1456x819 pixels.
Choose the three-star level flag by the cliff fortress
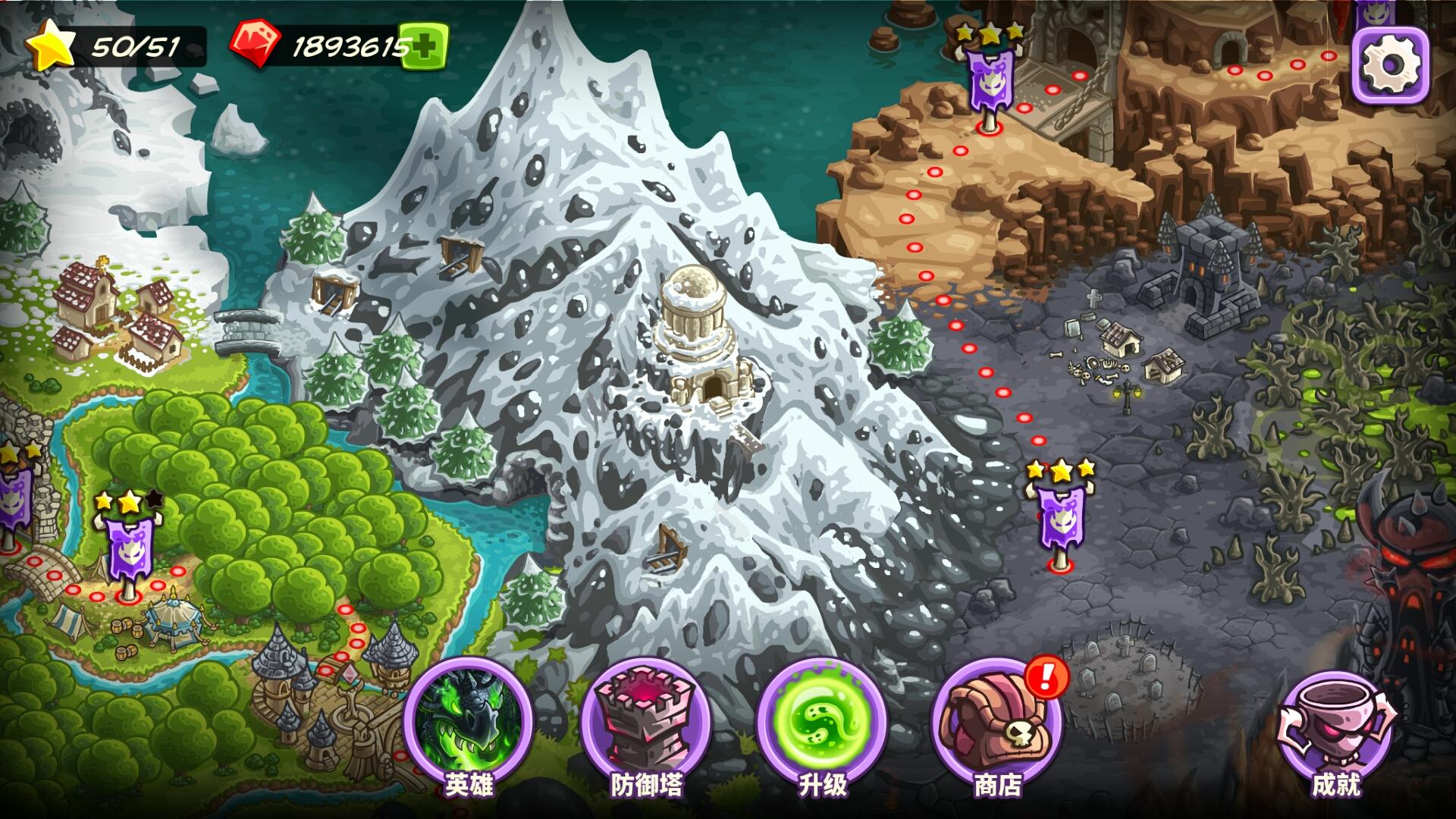988,83
